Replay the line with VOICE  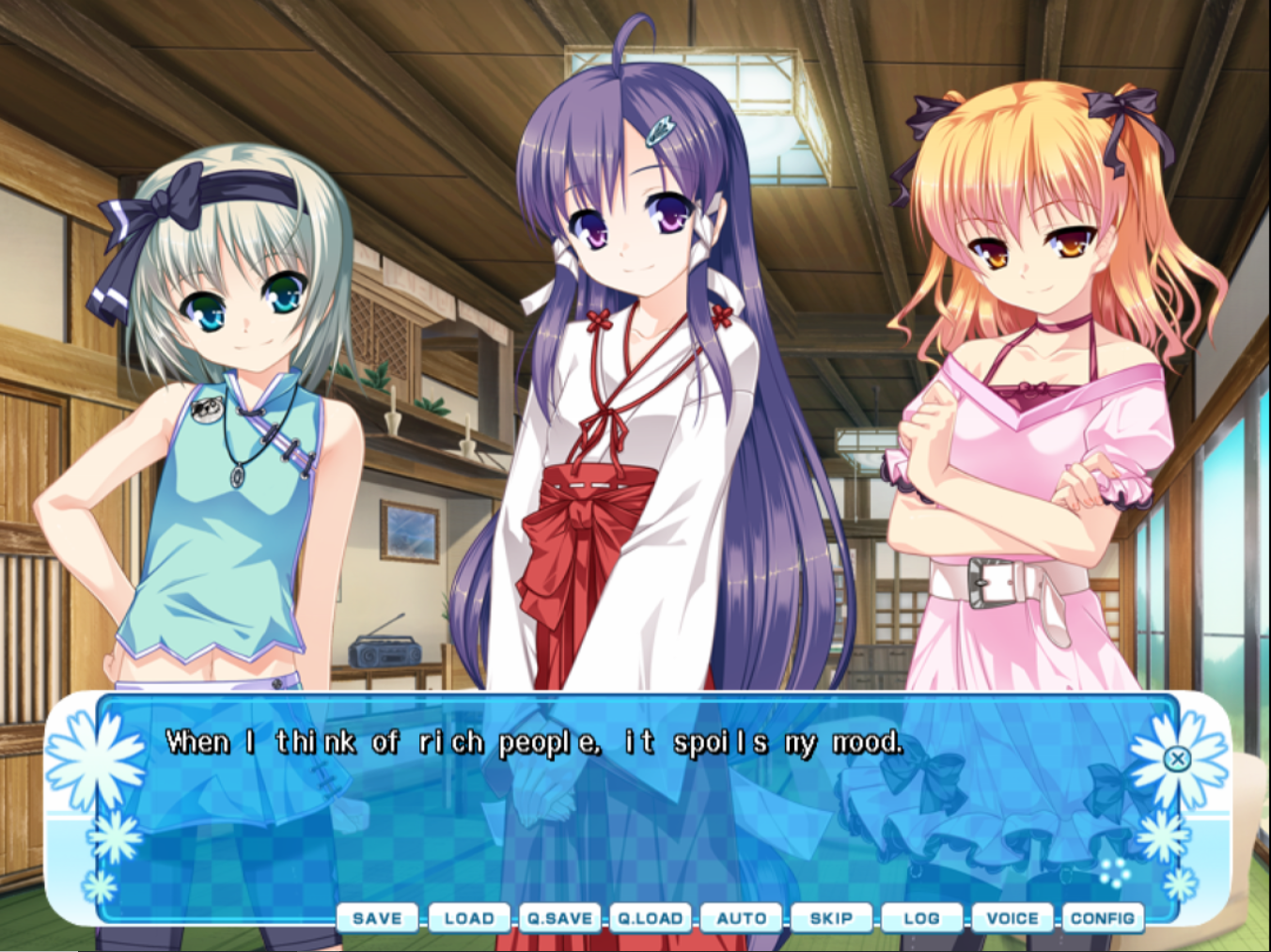tap(1012, 918)
